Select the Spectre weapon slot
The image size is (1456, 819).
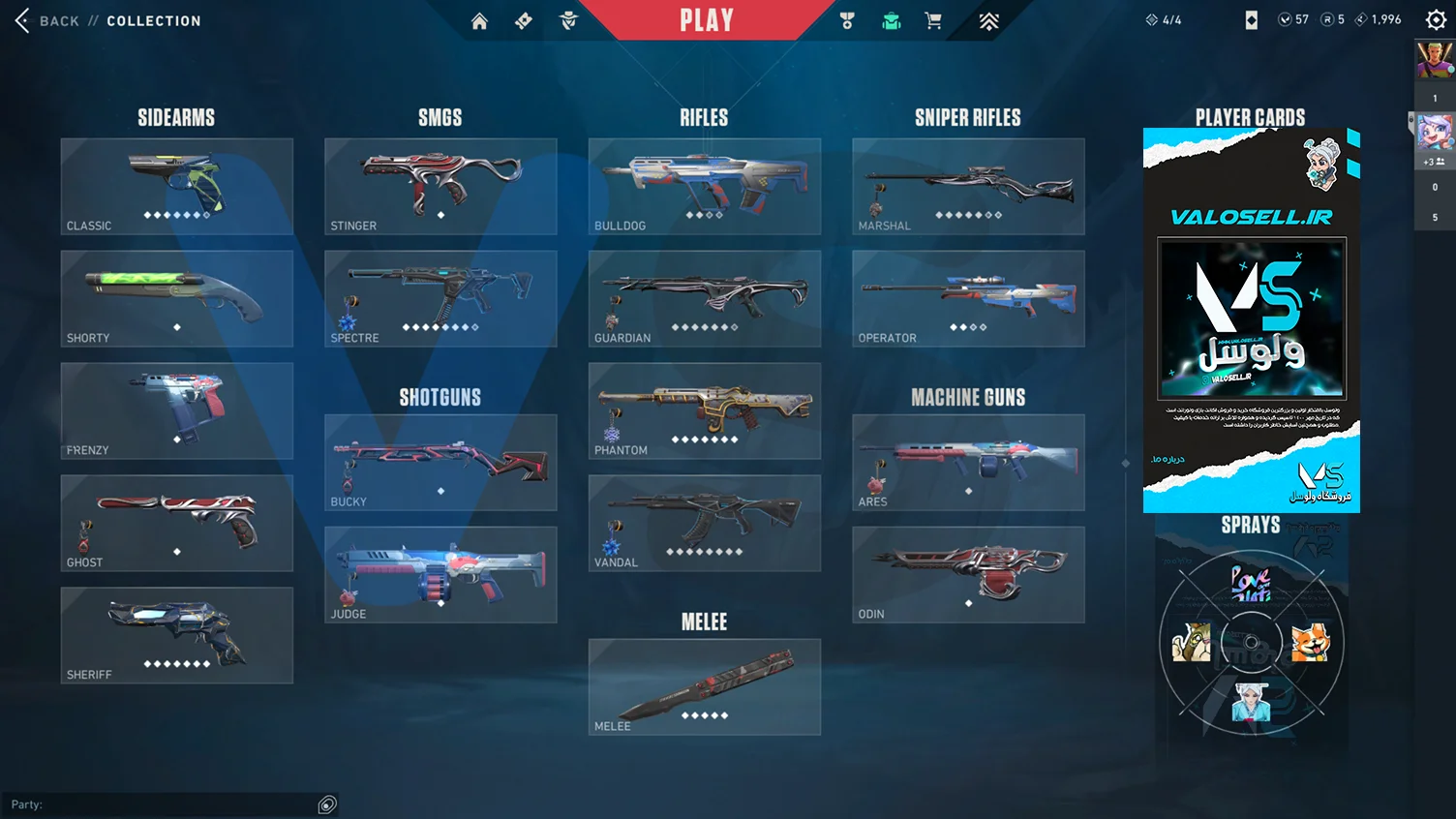point(440,299)
